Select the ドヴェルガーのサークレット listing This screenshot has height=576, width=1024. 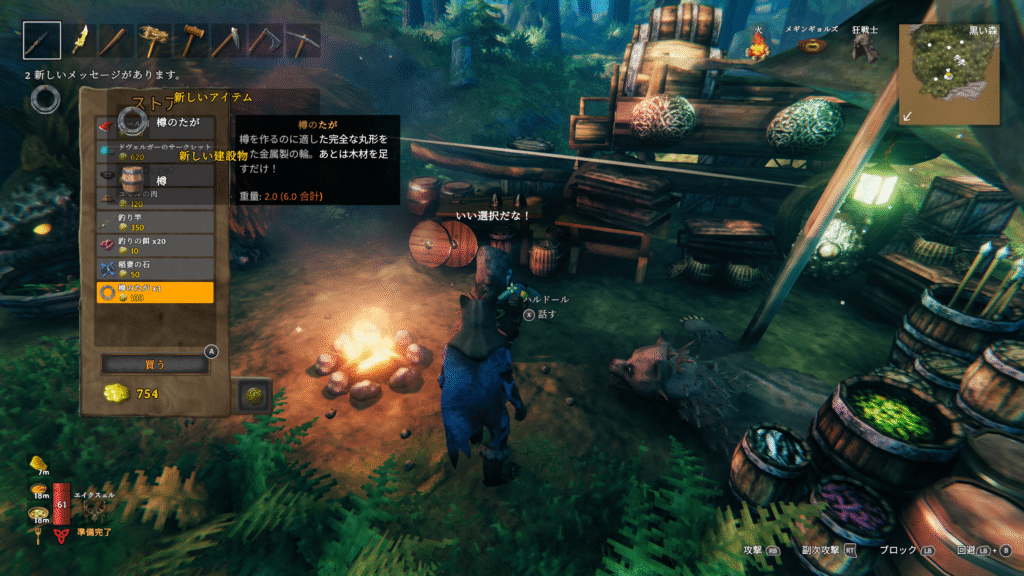point(155,151)
